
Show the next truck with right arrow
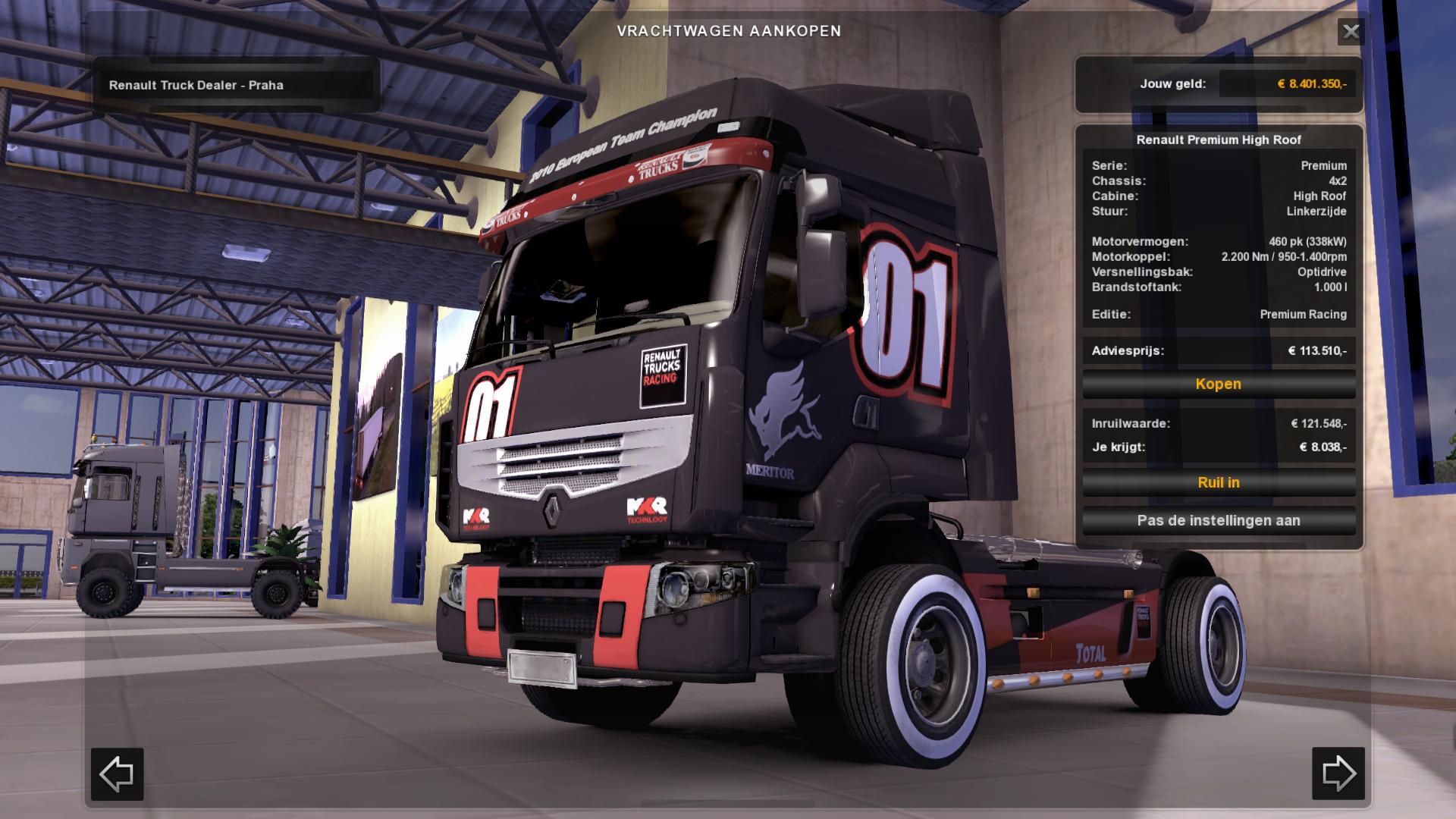(x=1338, y=773)
